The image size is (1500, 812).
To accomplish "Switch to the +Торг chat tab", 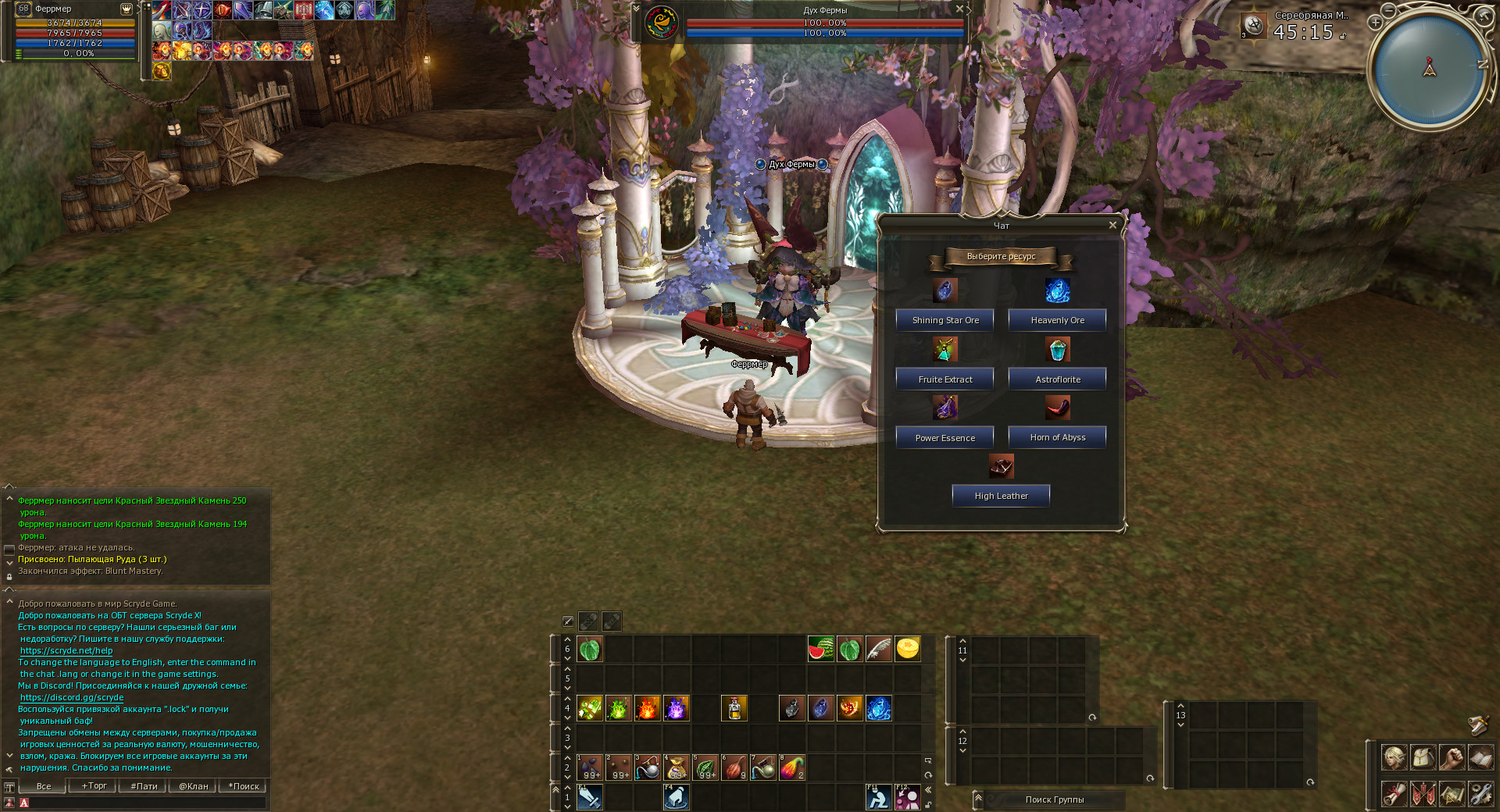I will (x=94, y=786).
